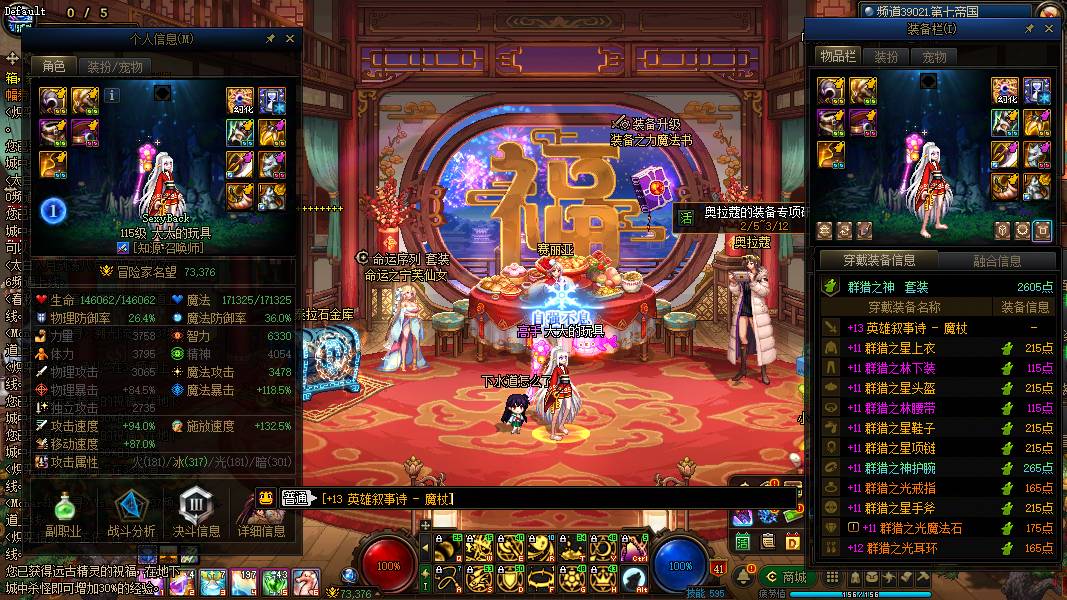Open 详细信息 detailed info

(259, 515)
